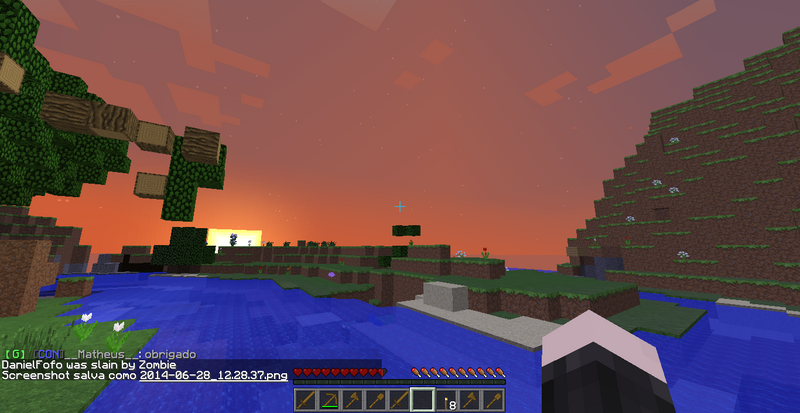Viewport: 800px width, 413px height.
Task: Select the wooden pickaxe hotbar slot
Action: click(329, 400)
